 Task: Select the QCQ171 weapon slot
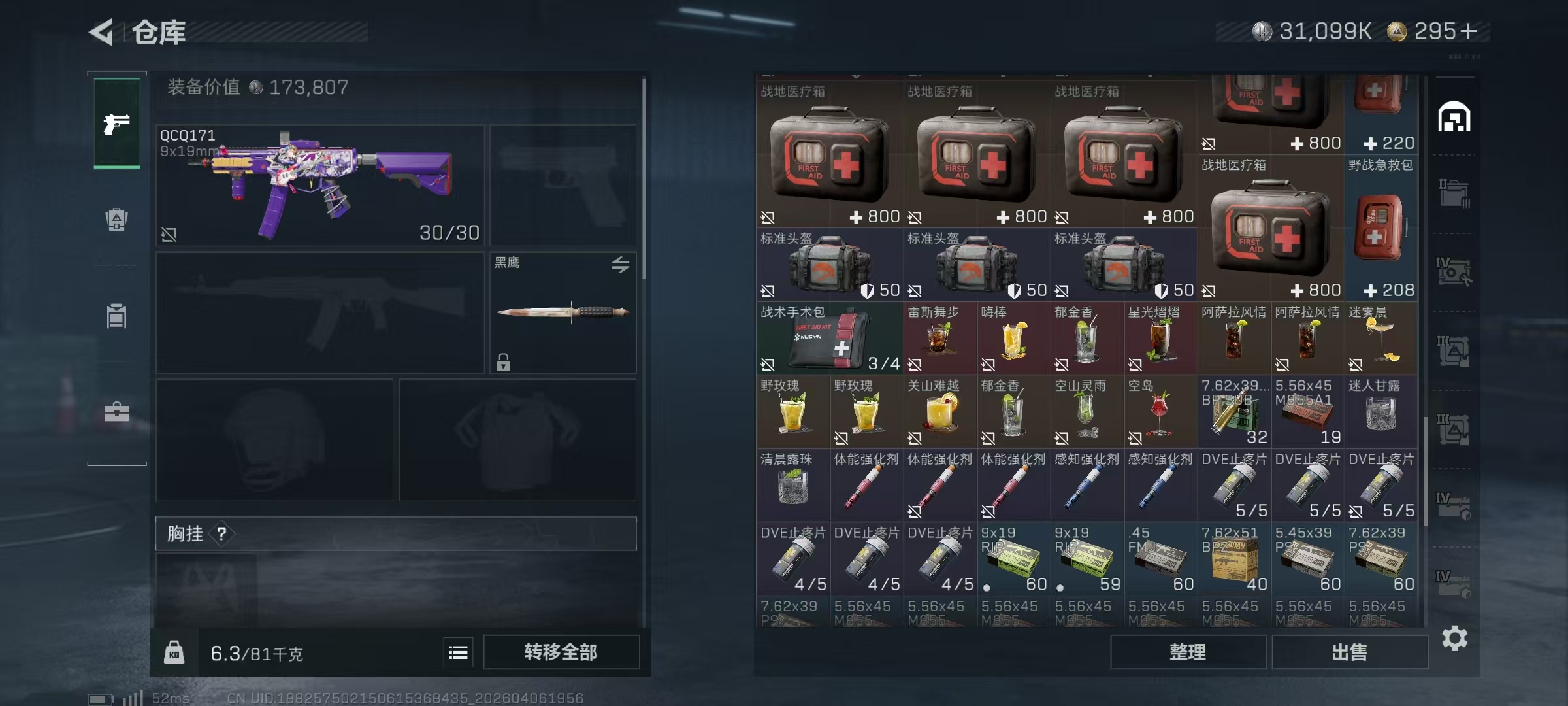pos(320,185)
